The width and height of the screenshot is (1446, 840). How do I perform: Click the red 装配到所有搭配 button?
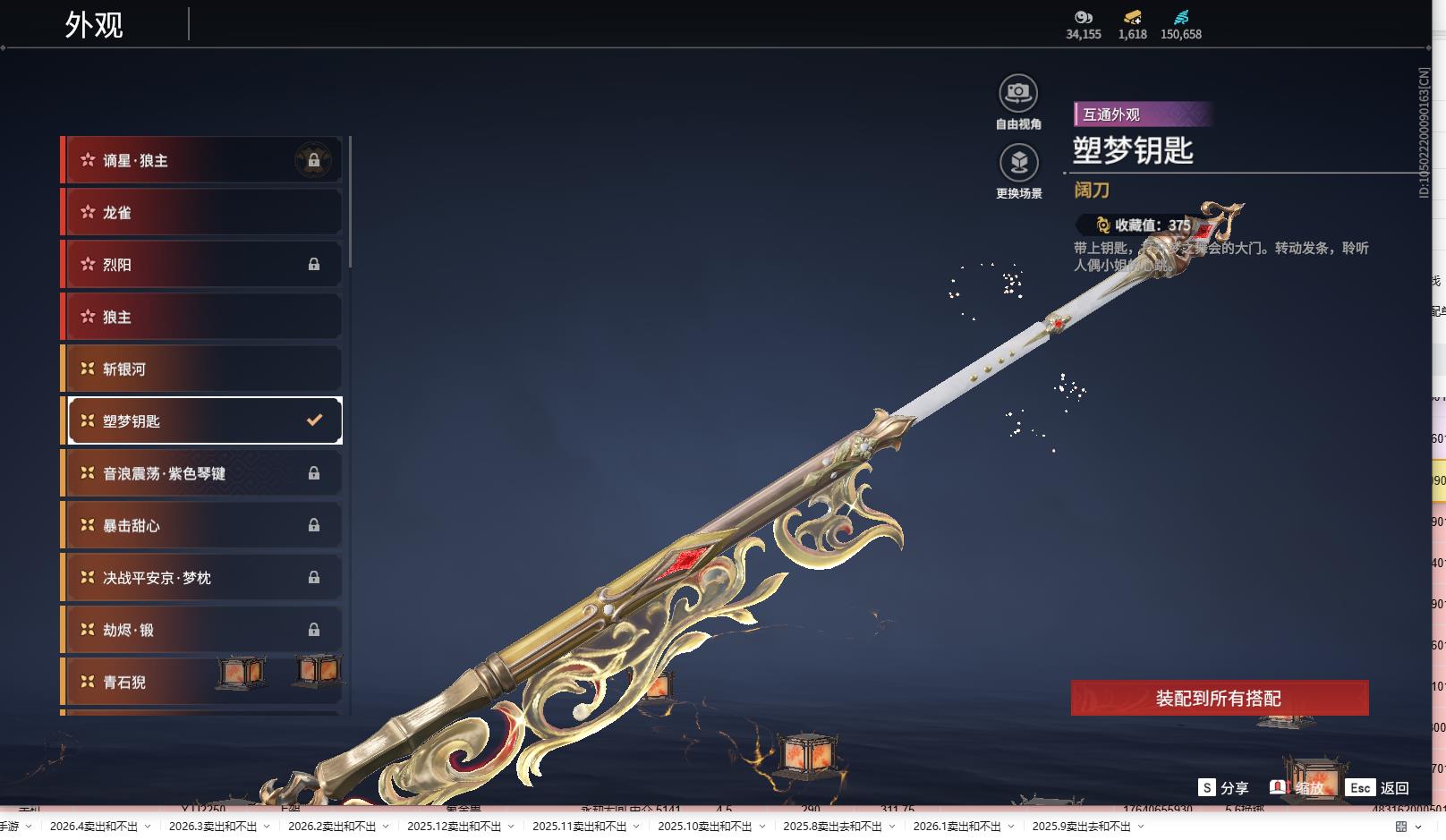coord(1219,698)
